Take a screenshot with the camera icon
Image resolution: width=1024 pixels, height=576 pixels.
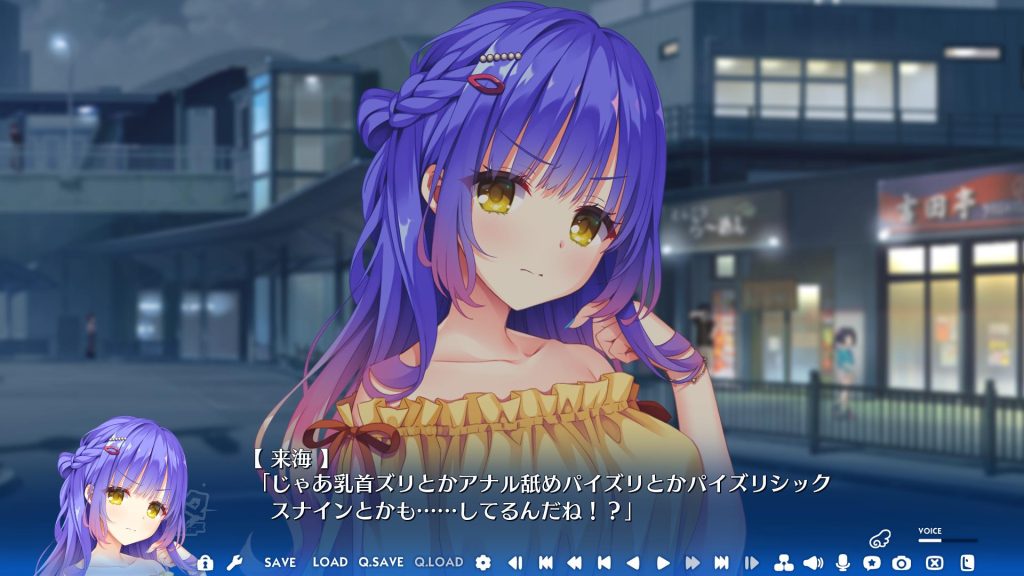901,562
